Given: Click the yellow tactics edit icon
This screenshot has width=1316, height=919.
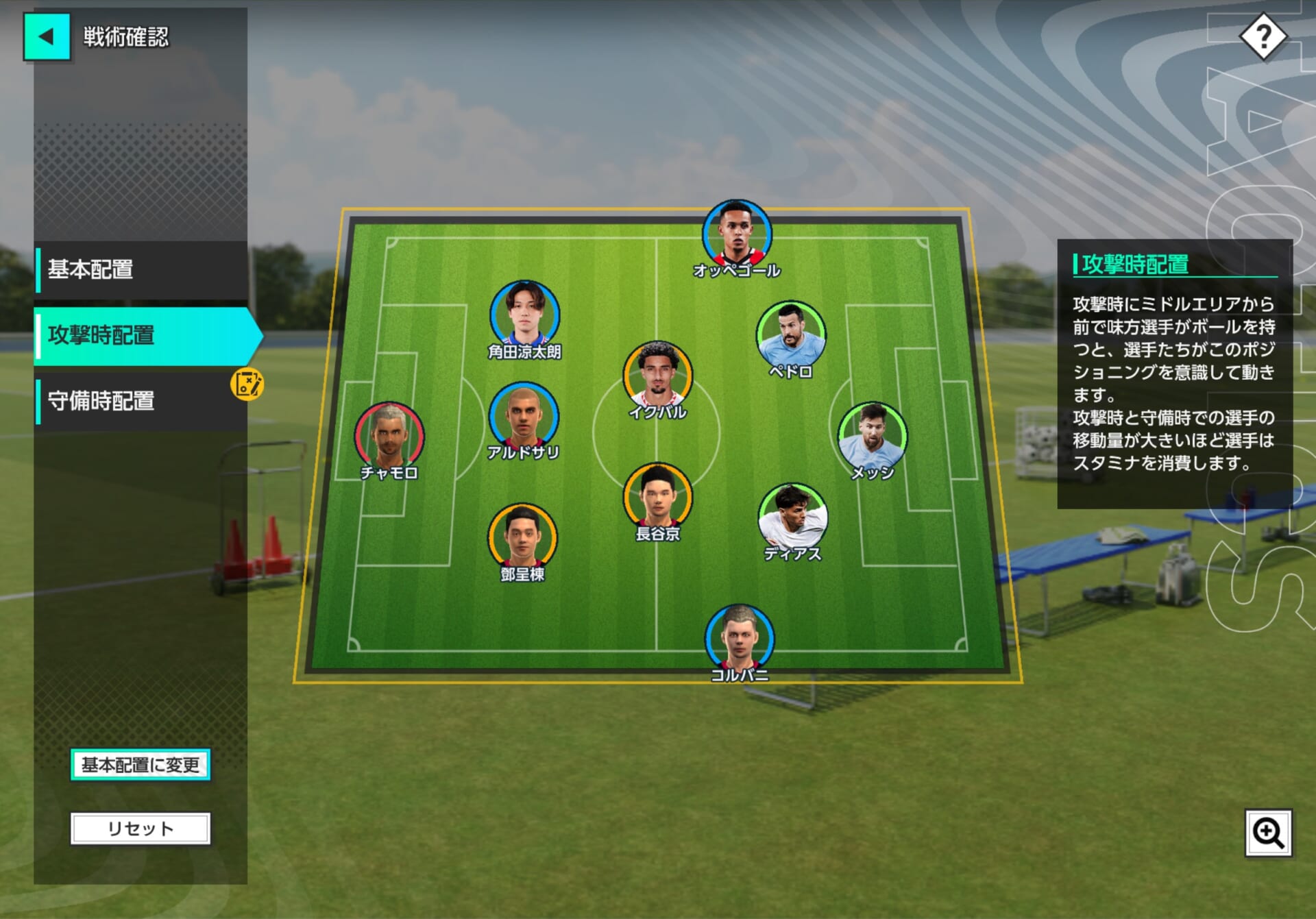Looking at the screenshot, I should point(247,384).
